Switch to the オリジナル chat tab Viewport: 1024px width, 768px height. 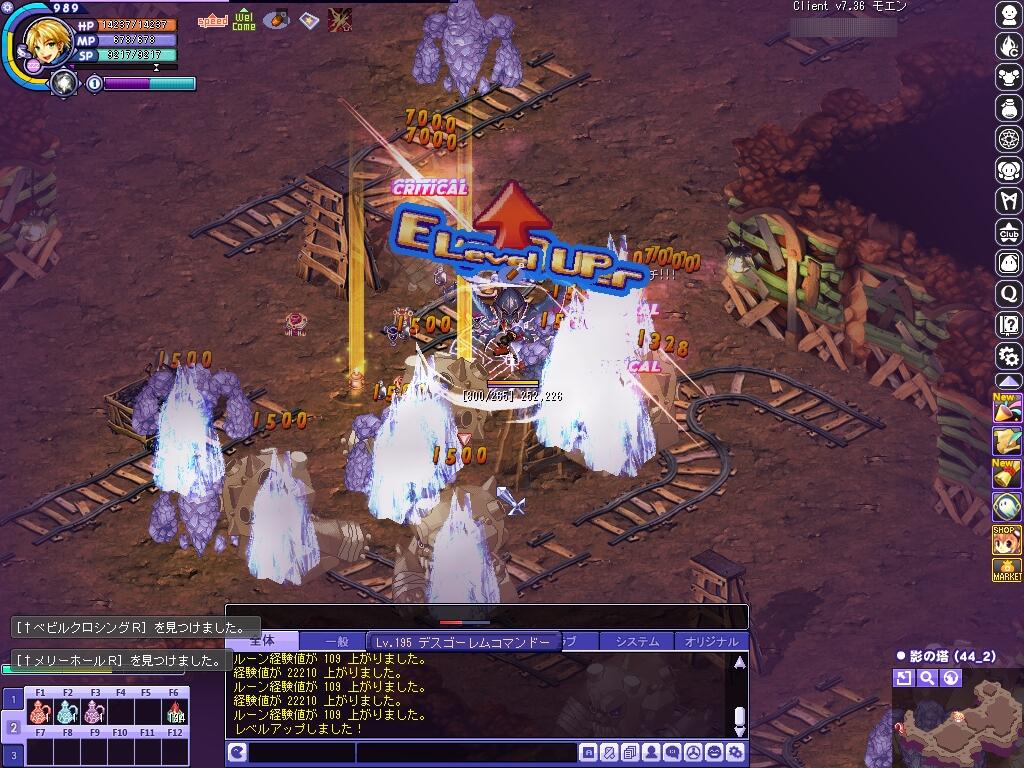[712, 641]
